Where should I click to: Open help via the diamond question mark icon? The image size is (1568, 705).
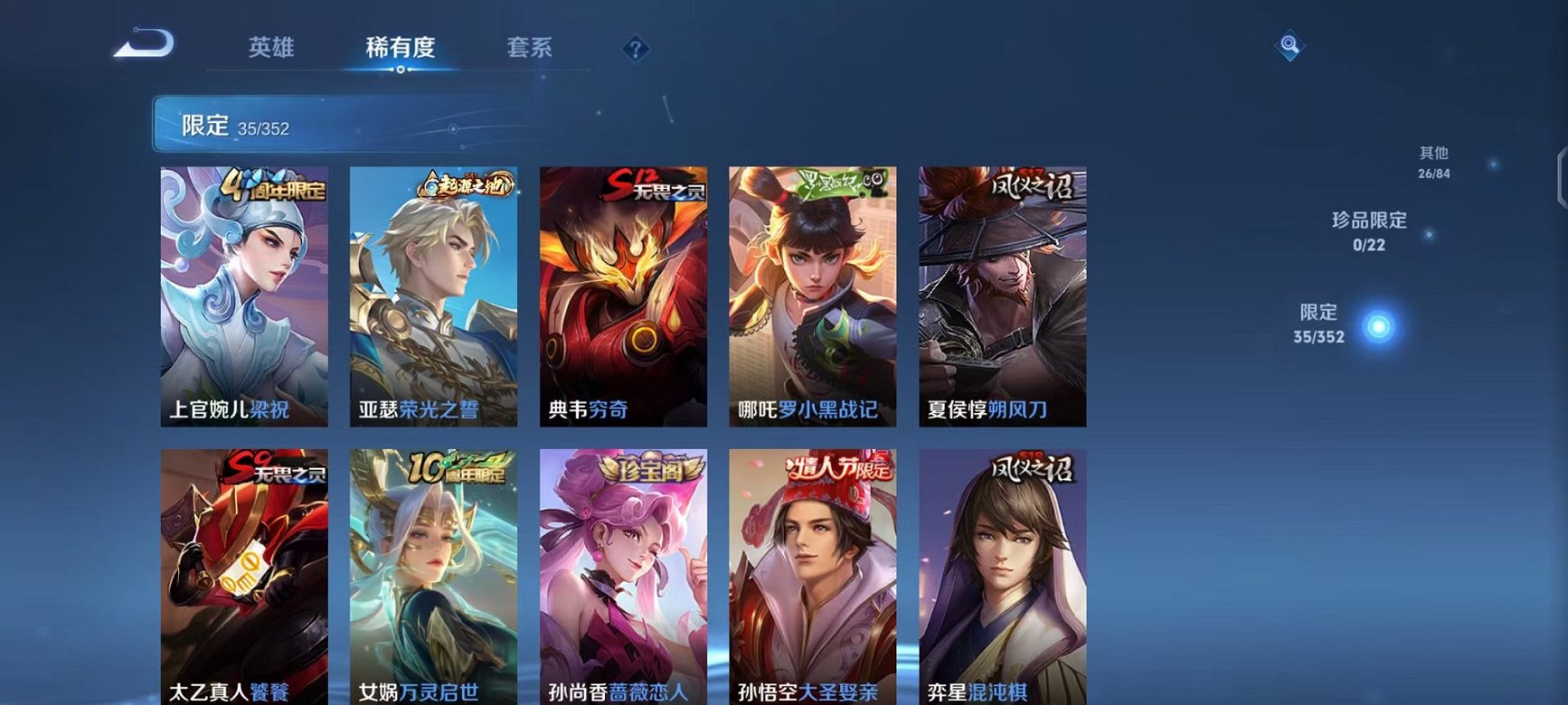(x=638, y=49)
